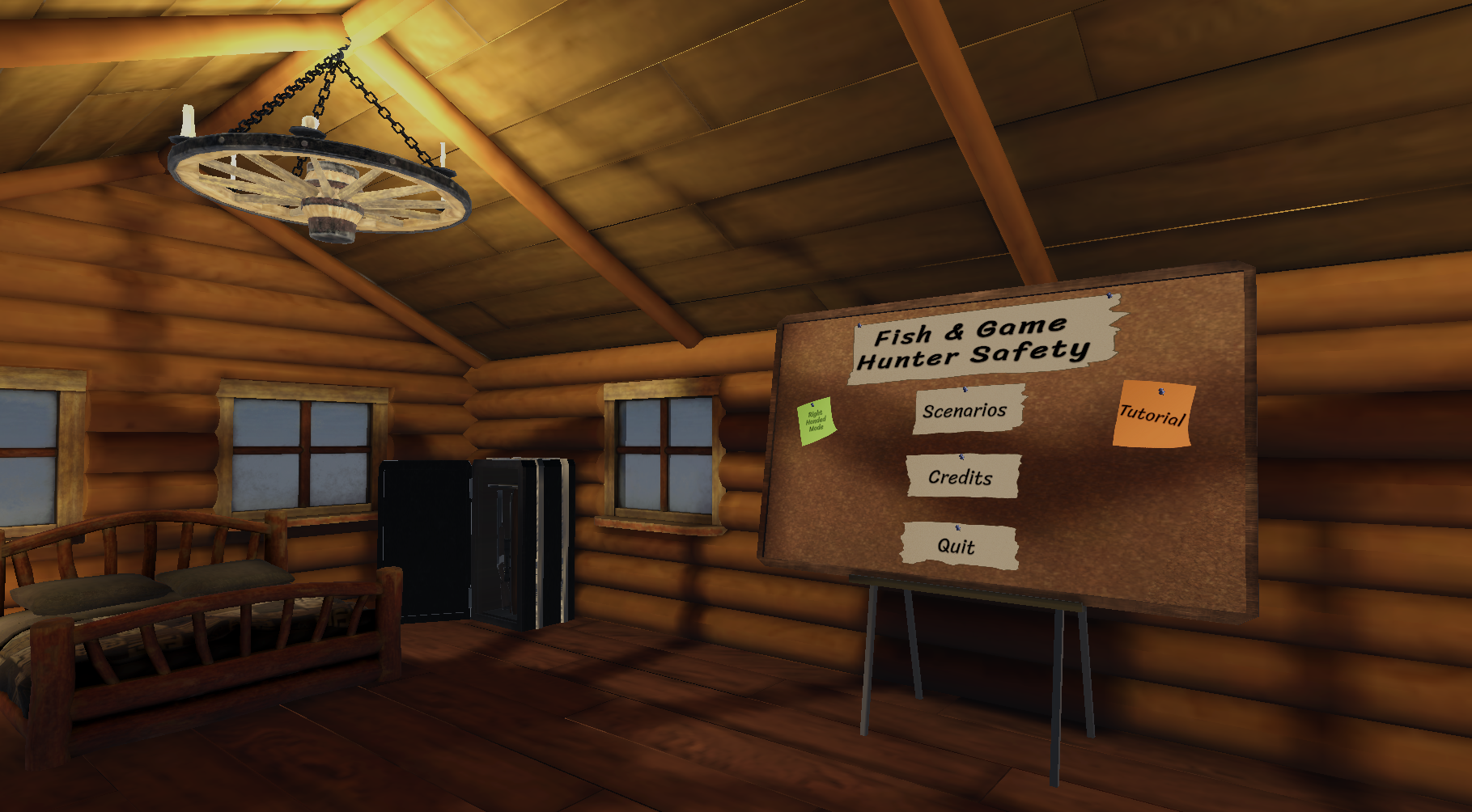Toggle the green Right Handed Mode note
1472x812 pixels.
(x=816, y=421)
